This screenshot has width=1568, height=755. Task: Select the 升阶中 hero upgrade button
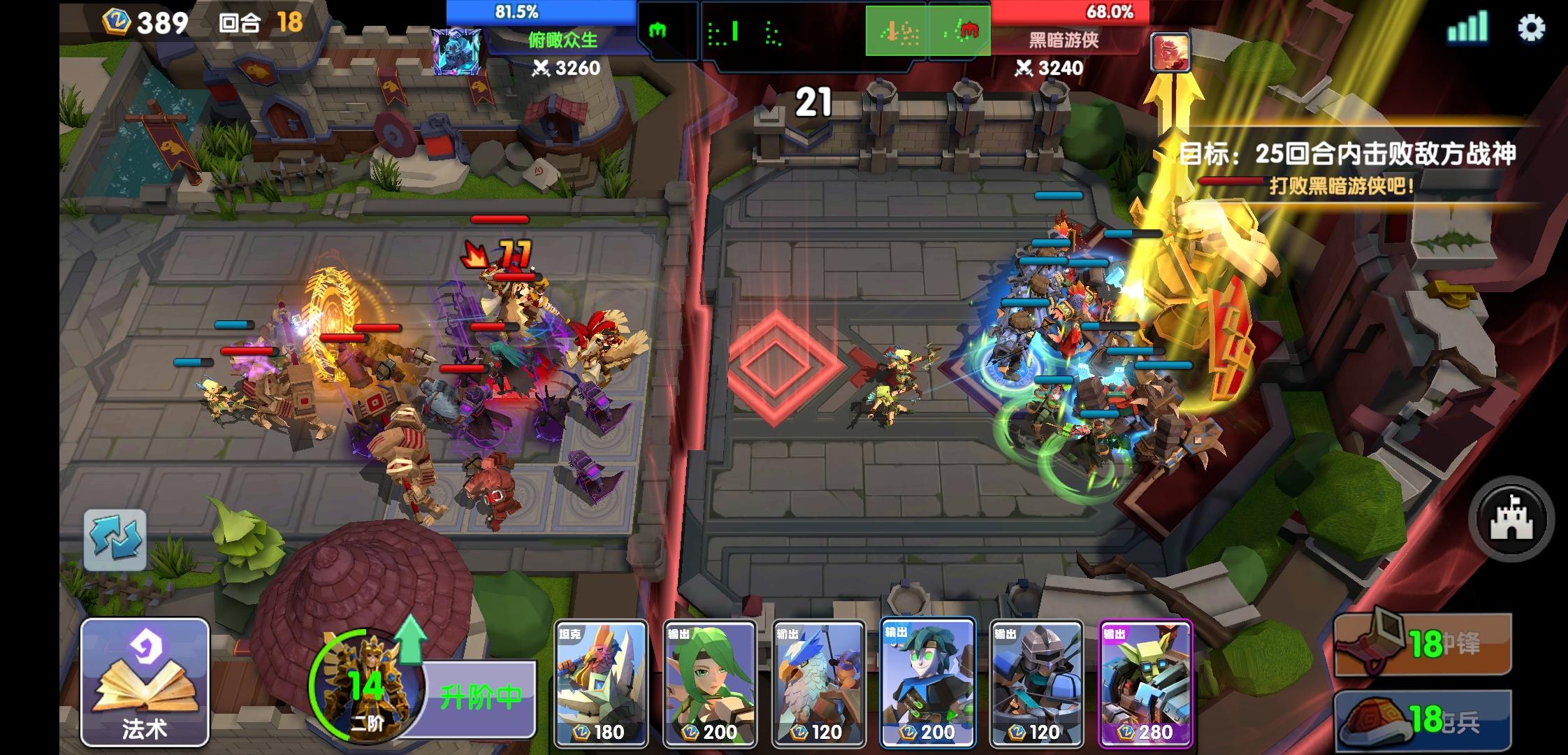[479, 696]
